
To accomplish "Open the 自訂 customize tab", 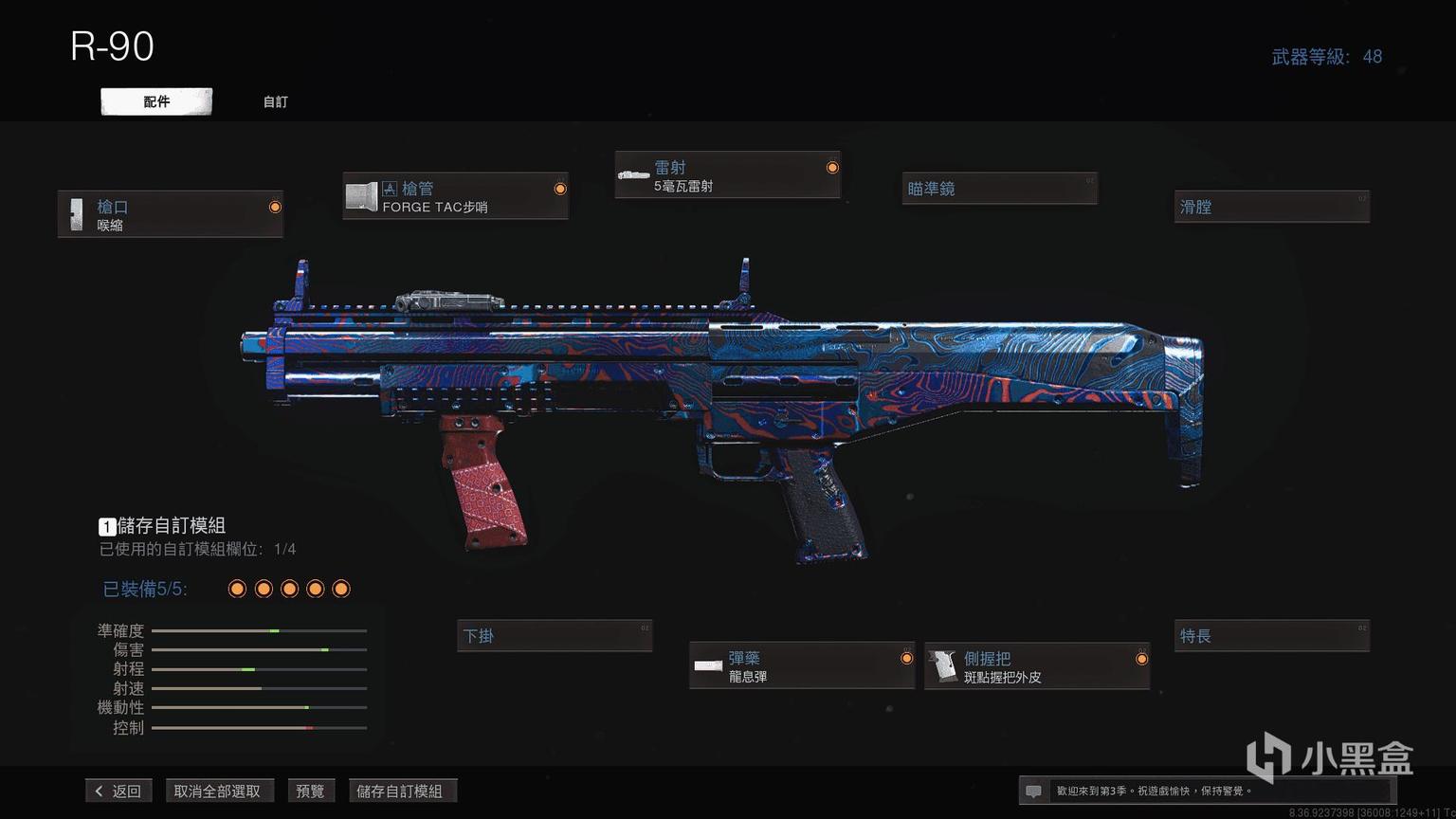I will point(275,101).
